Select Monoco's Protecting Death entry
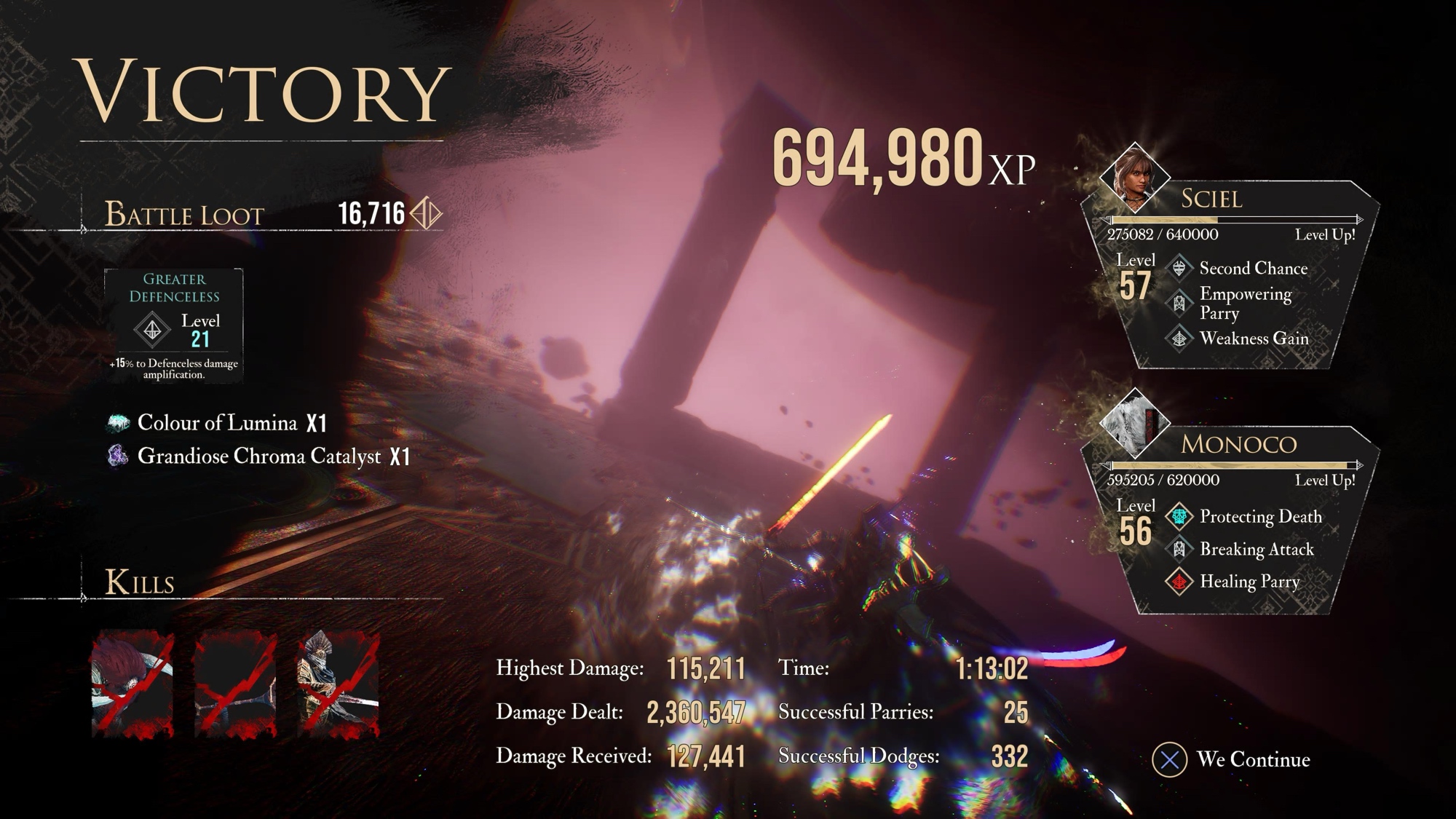Screen dimensions: 1456x819 click(x=1260, y=517)
